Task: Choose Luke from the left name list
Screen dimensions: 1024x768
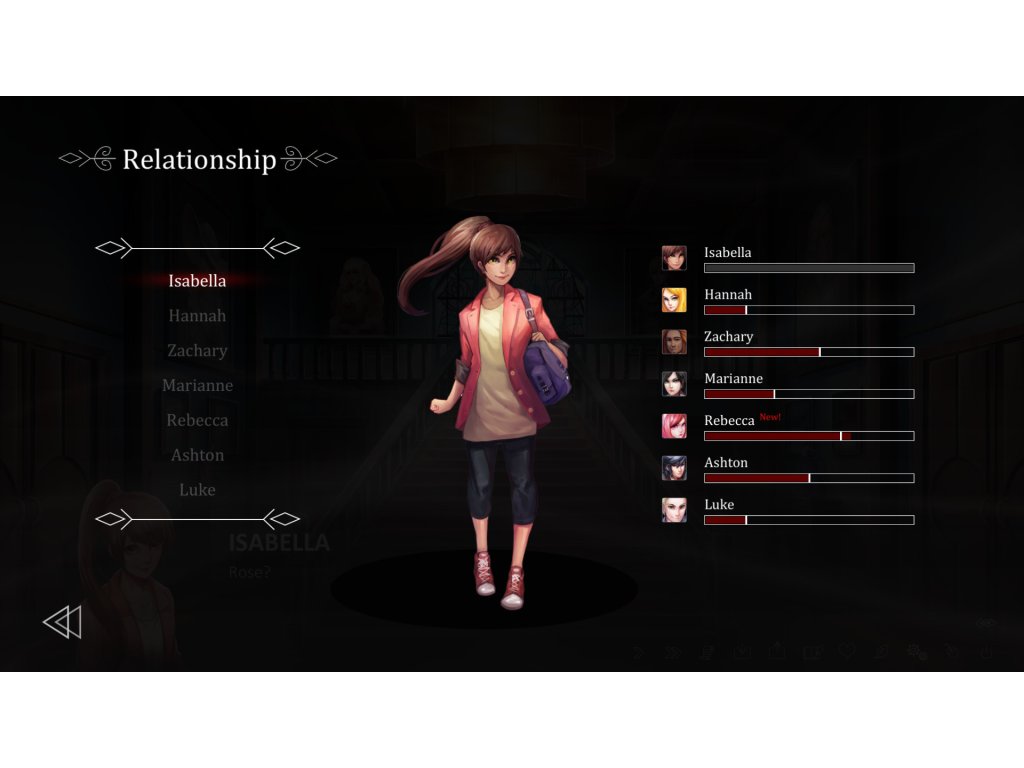Action: coord(197,490)
